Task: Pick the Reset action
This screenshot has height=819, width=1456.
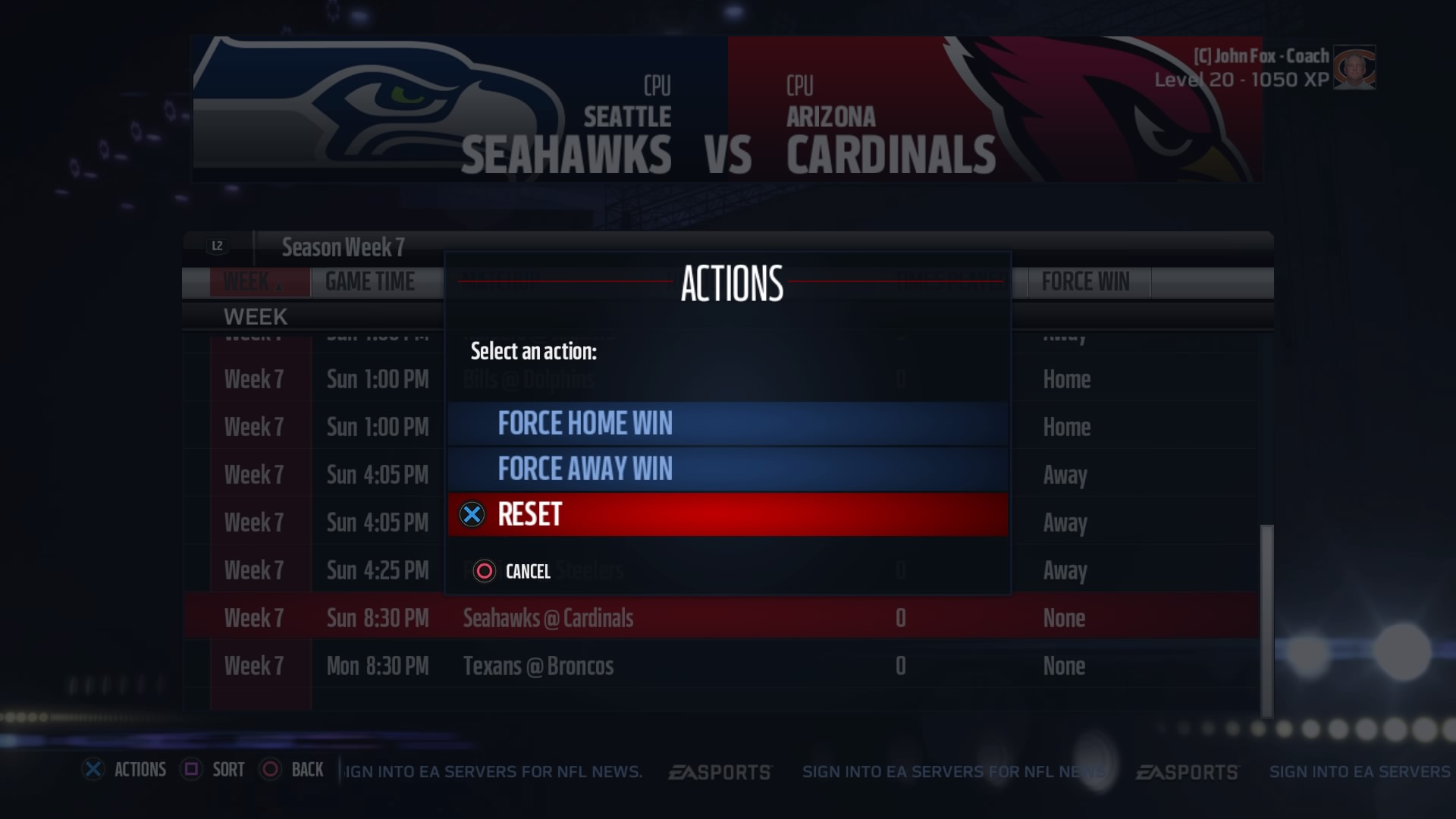Action: pos(726,514)
